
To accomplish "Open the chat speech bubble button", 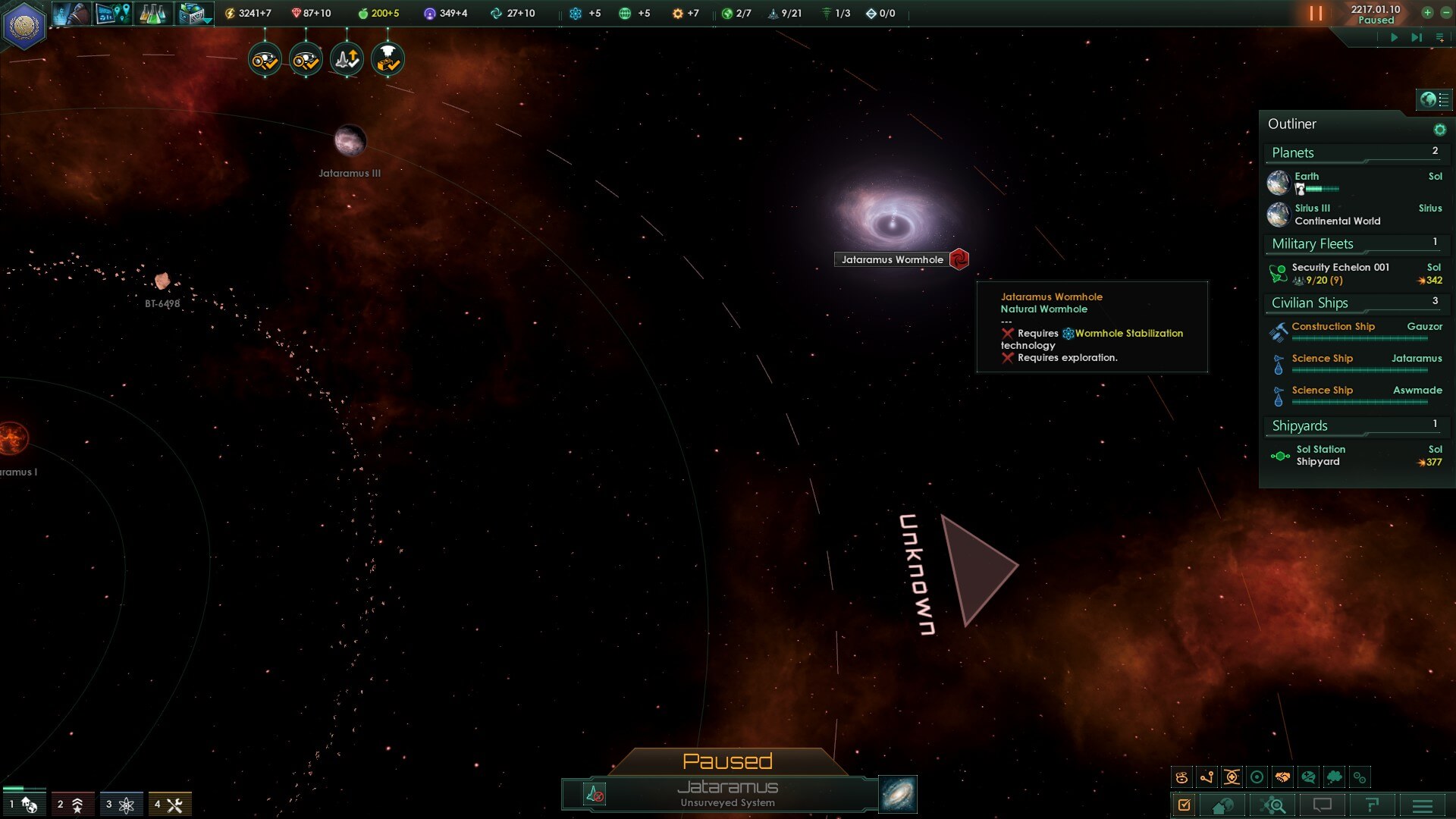I will pyautogui.click(x=1322, y=805).
